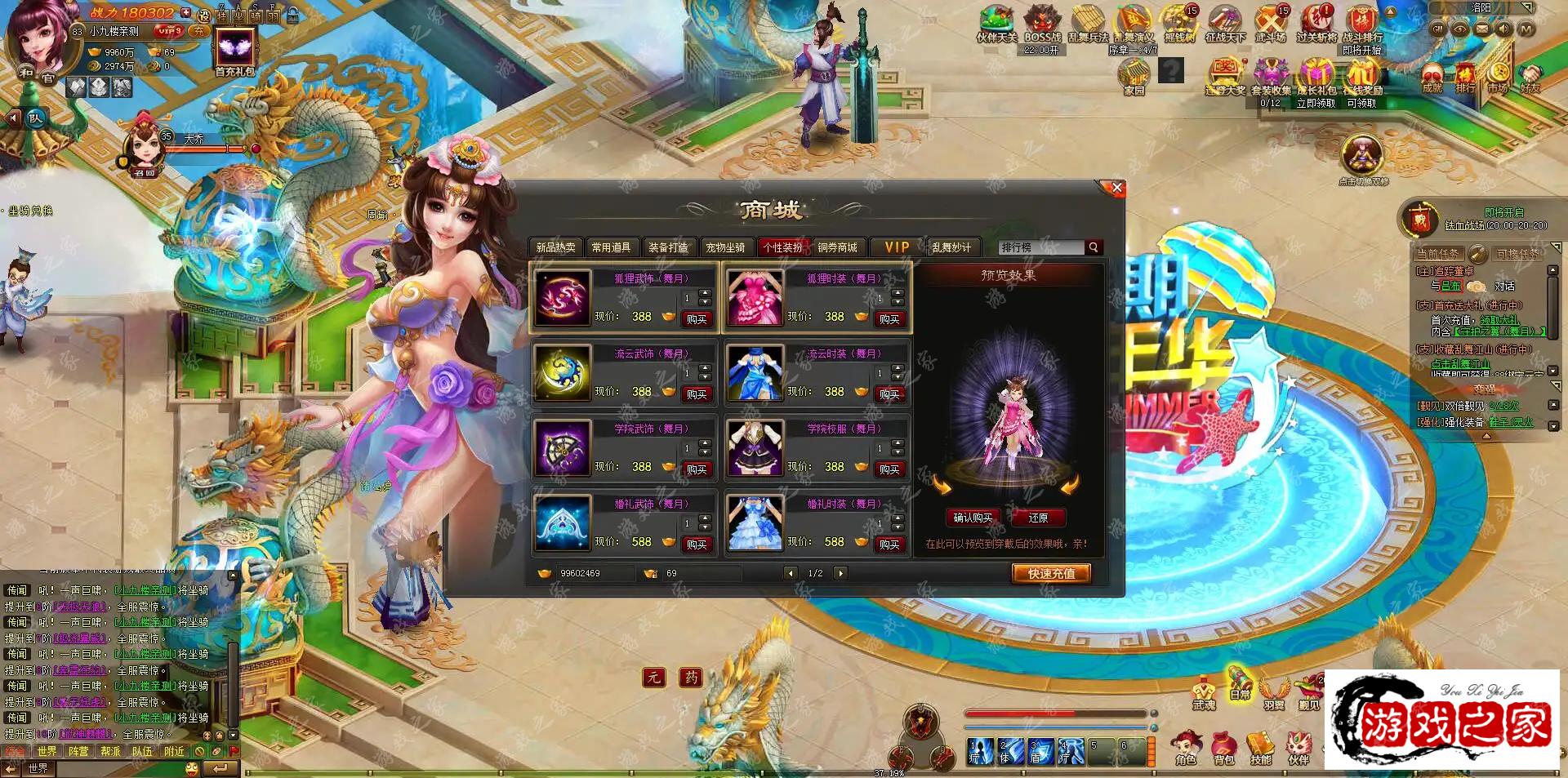Screen dimensions: 1568x778
Task: Open the 宠物坐骑 shop category
Action: (x=725, y=247)
